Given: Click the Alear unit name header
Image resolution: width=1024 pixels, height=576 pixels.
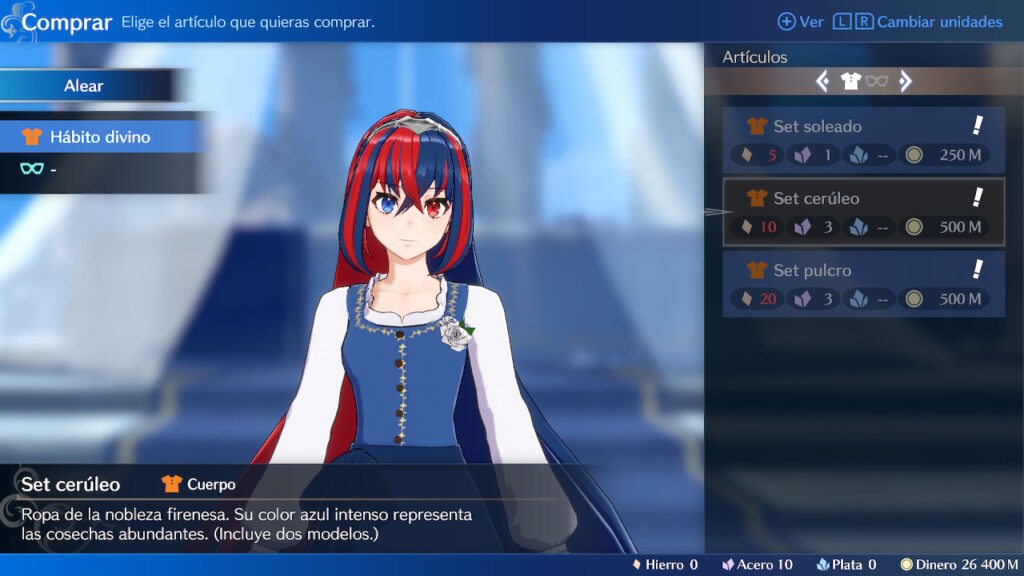Looking at the screenshot, I should (x=84, y=86).
